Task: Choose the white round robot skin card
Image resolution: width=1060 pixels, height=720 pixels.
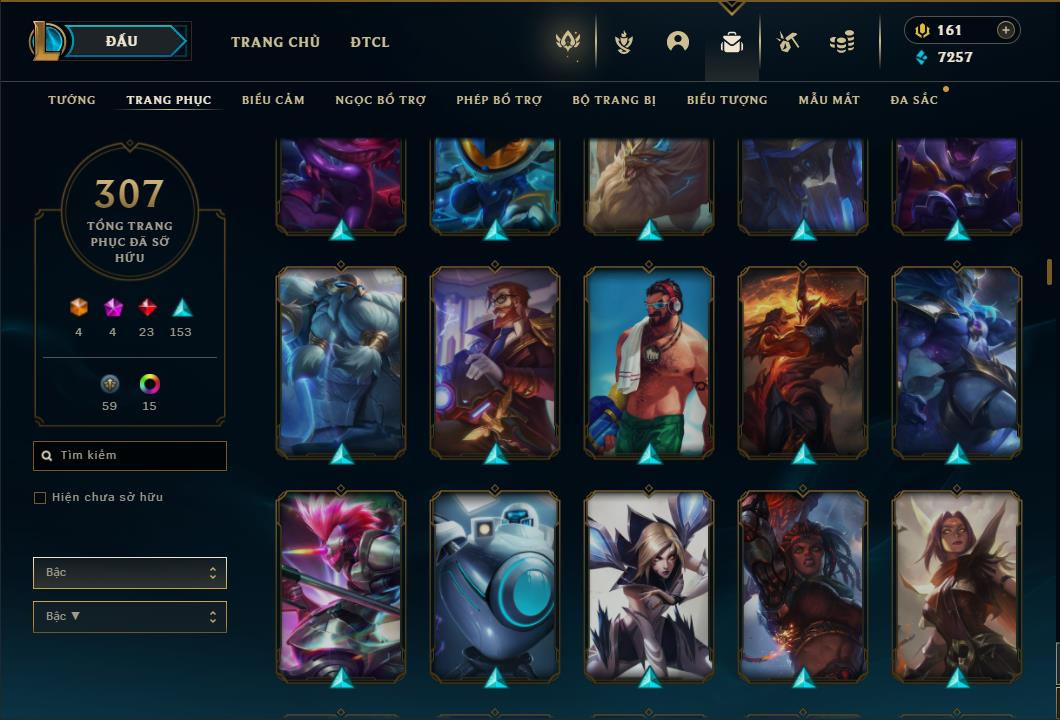Action: coord(495,586)
